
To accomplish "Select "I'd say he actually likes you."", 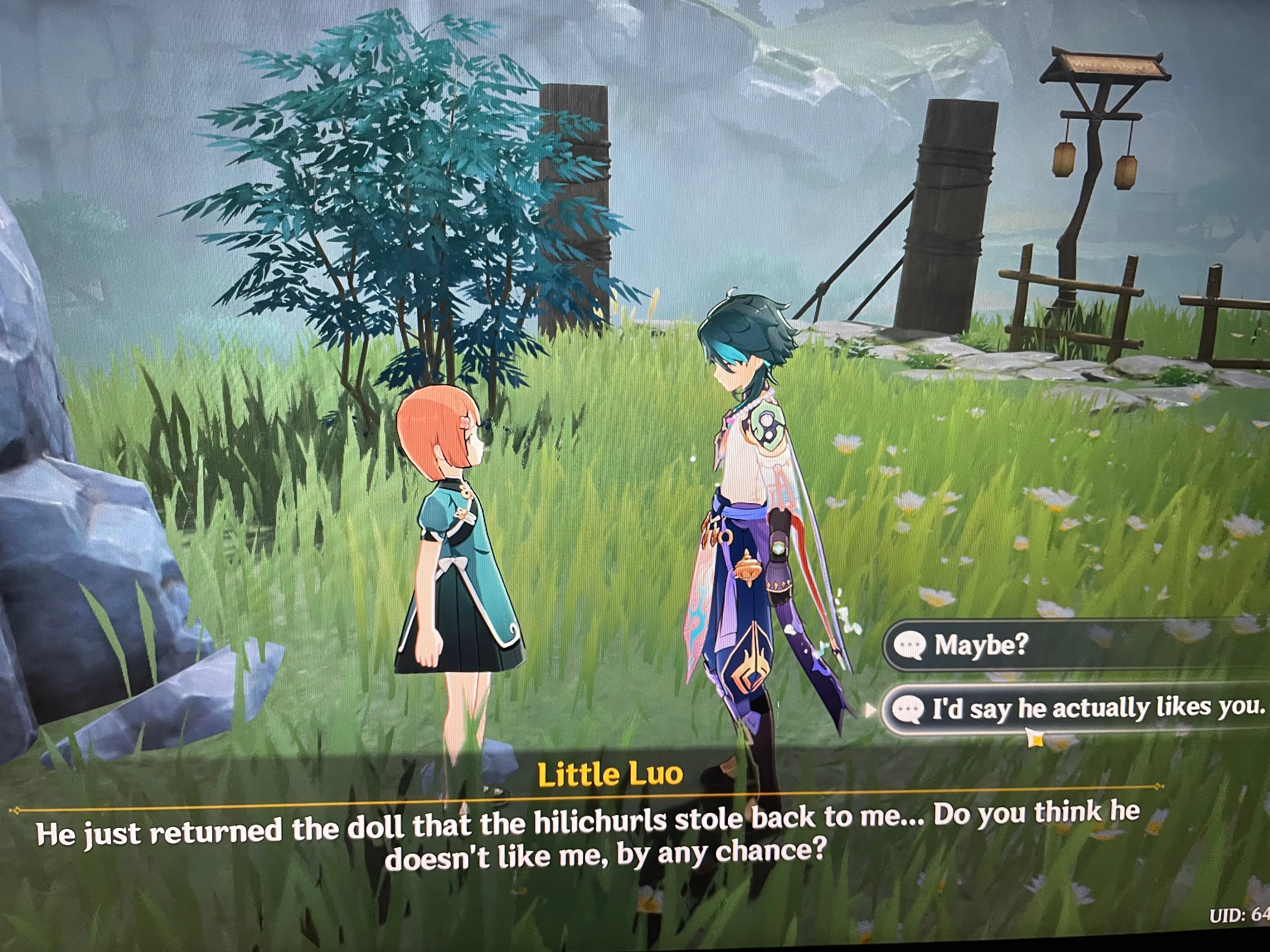I will coord(1079,709).
